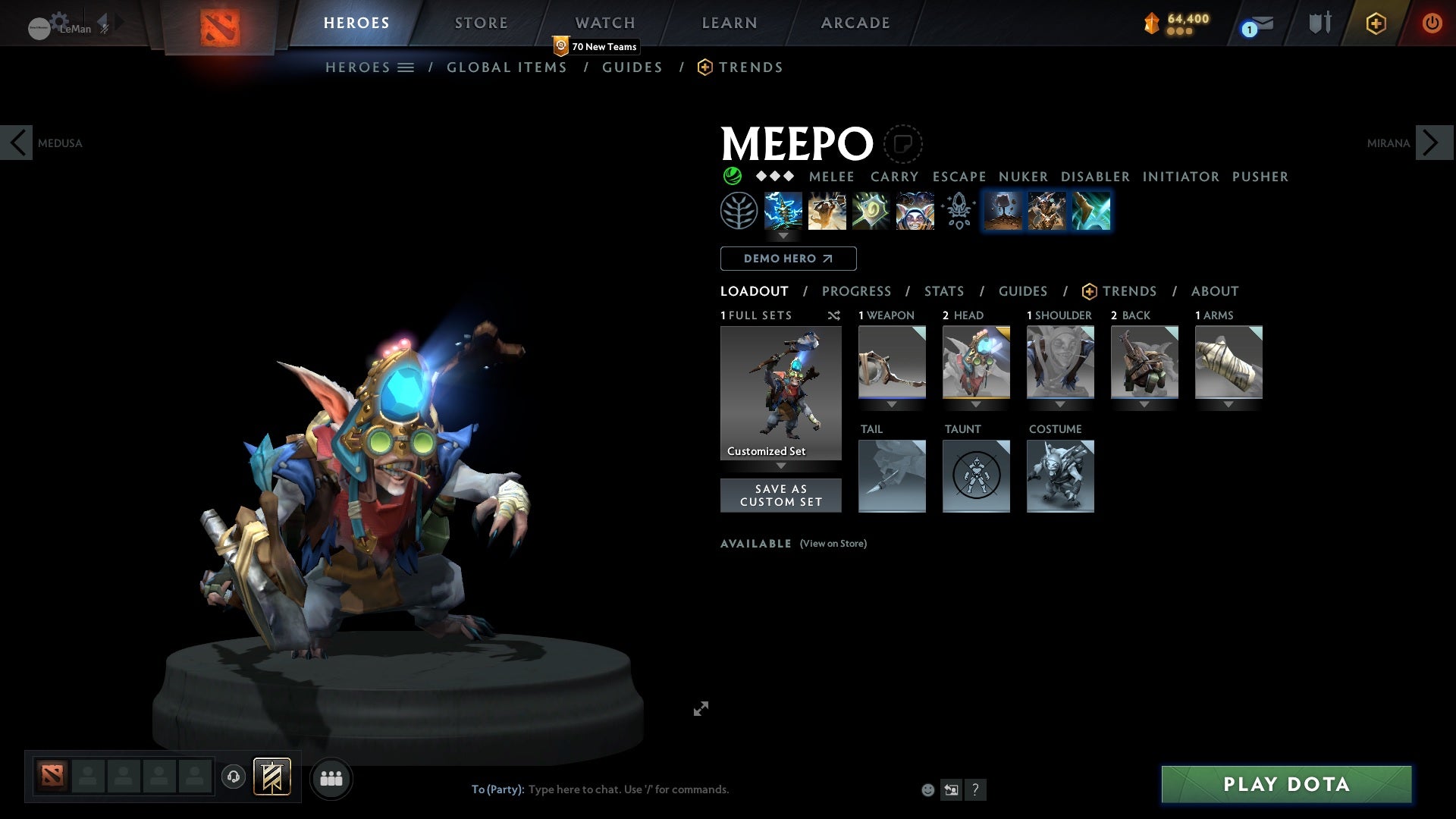Expand the first ability's variant dropdown arrow
1456x819 pixels.
[x=783, y=236]
